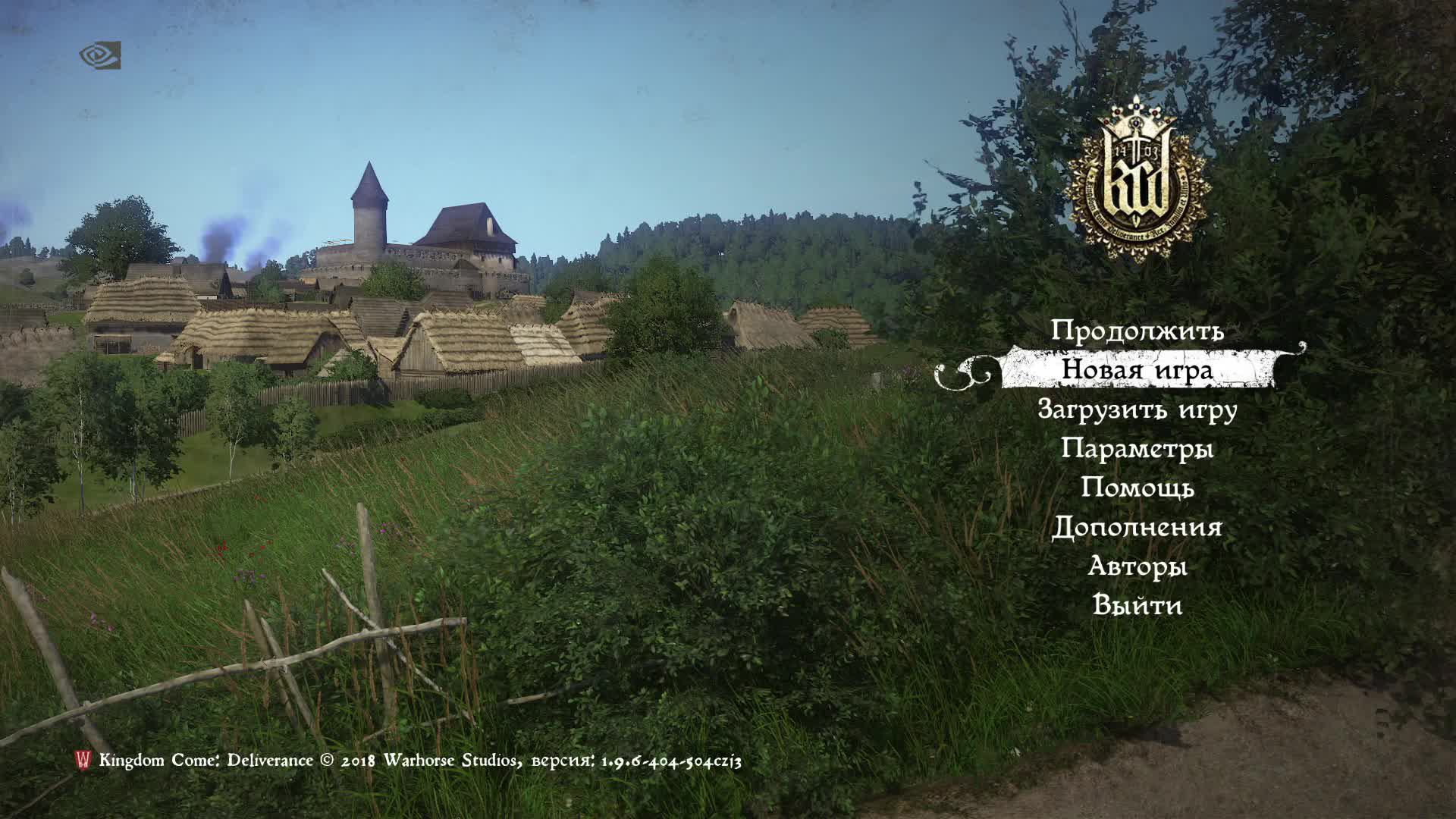This screenshot has height=819, width=1456.
Task: Click the ornate wreath surrounding the crest
Action: click(x=1084, y=182)
